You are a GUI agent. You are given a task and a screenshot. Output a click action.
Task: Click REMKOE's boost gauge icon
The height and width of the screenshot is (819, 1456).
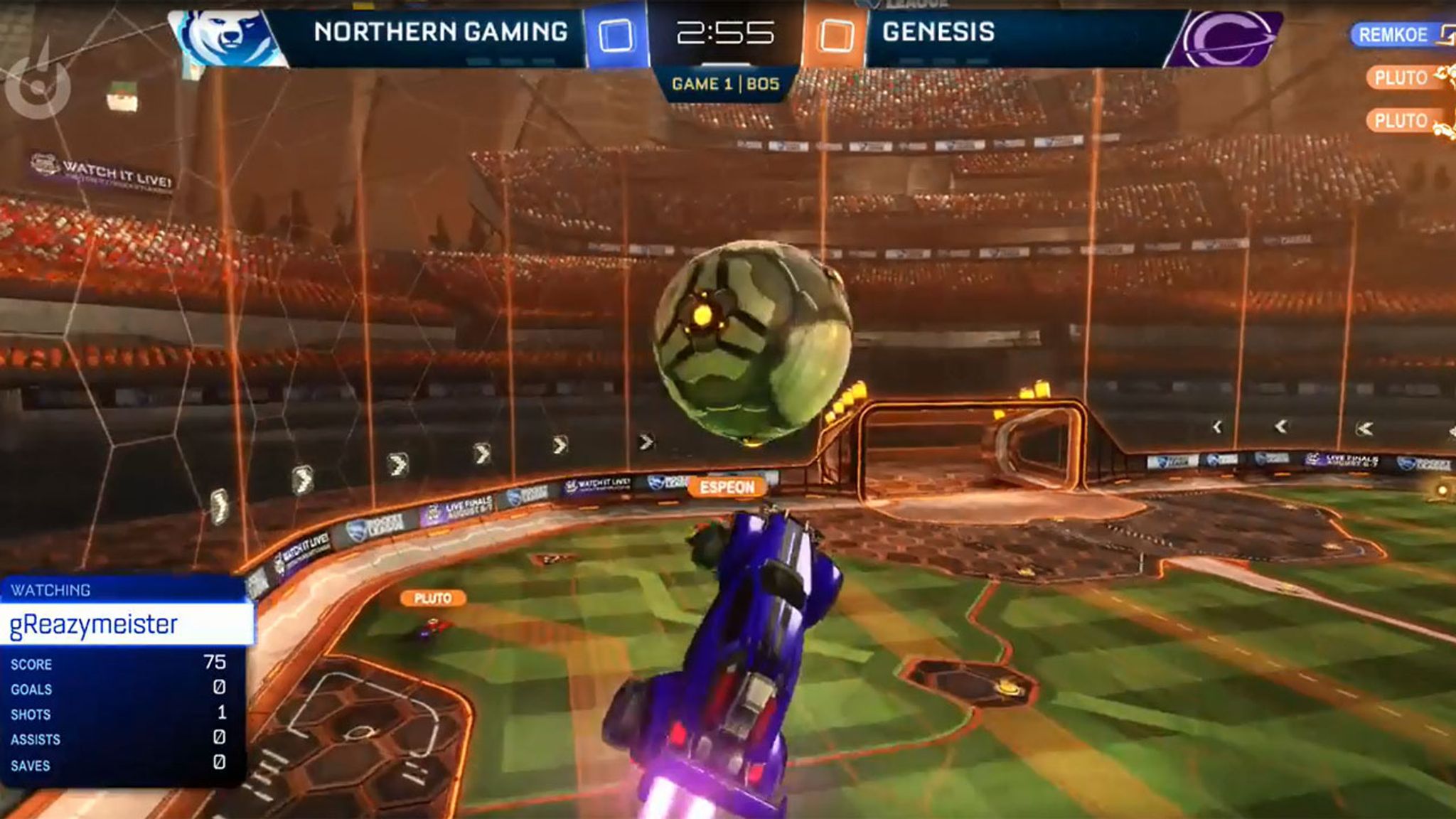tap(1447, 34)
